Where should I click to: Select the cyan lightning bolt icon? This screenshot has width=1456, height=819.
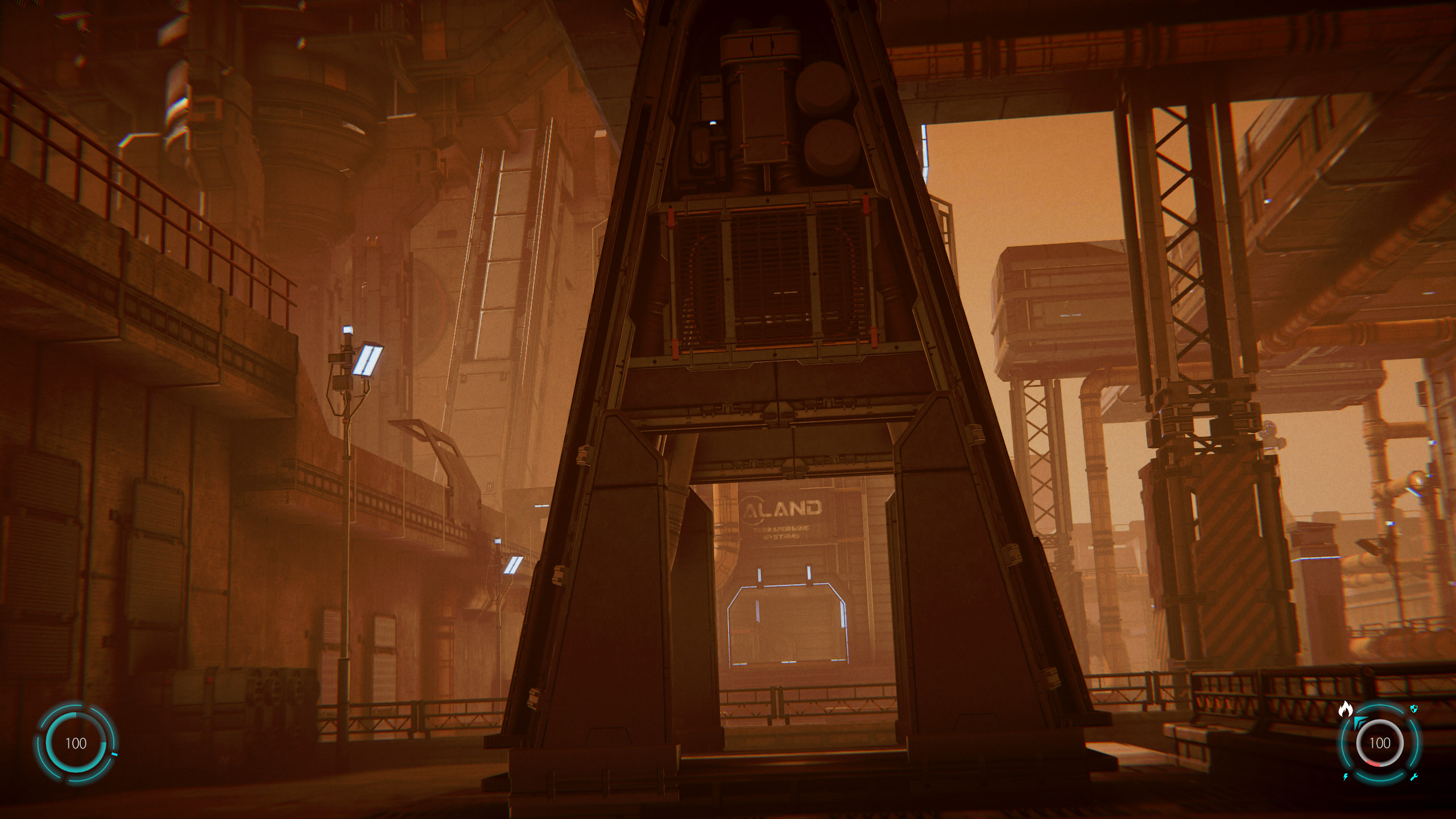click(x=1346, y=777)
